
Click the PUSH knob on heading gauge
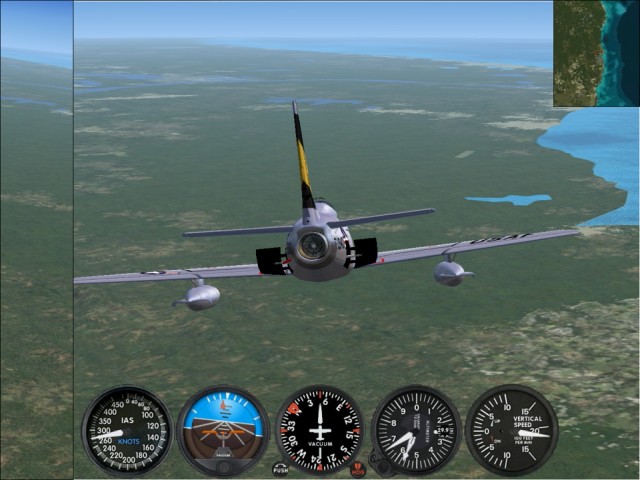click(281, 468)
